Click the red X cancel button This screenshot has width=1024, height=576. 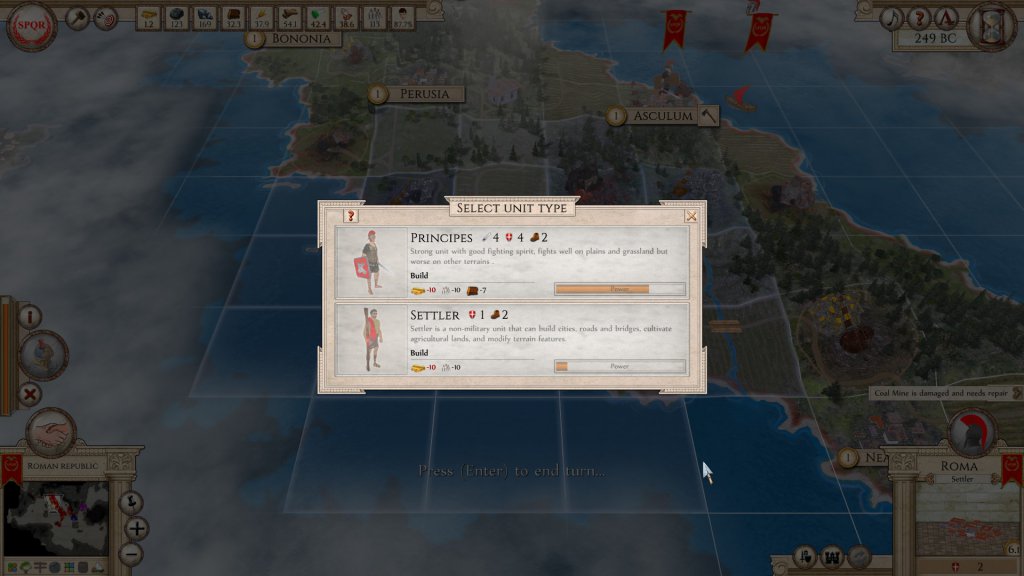click(30, 394)
